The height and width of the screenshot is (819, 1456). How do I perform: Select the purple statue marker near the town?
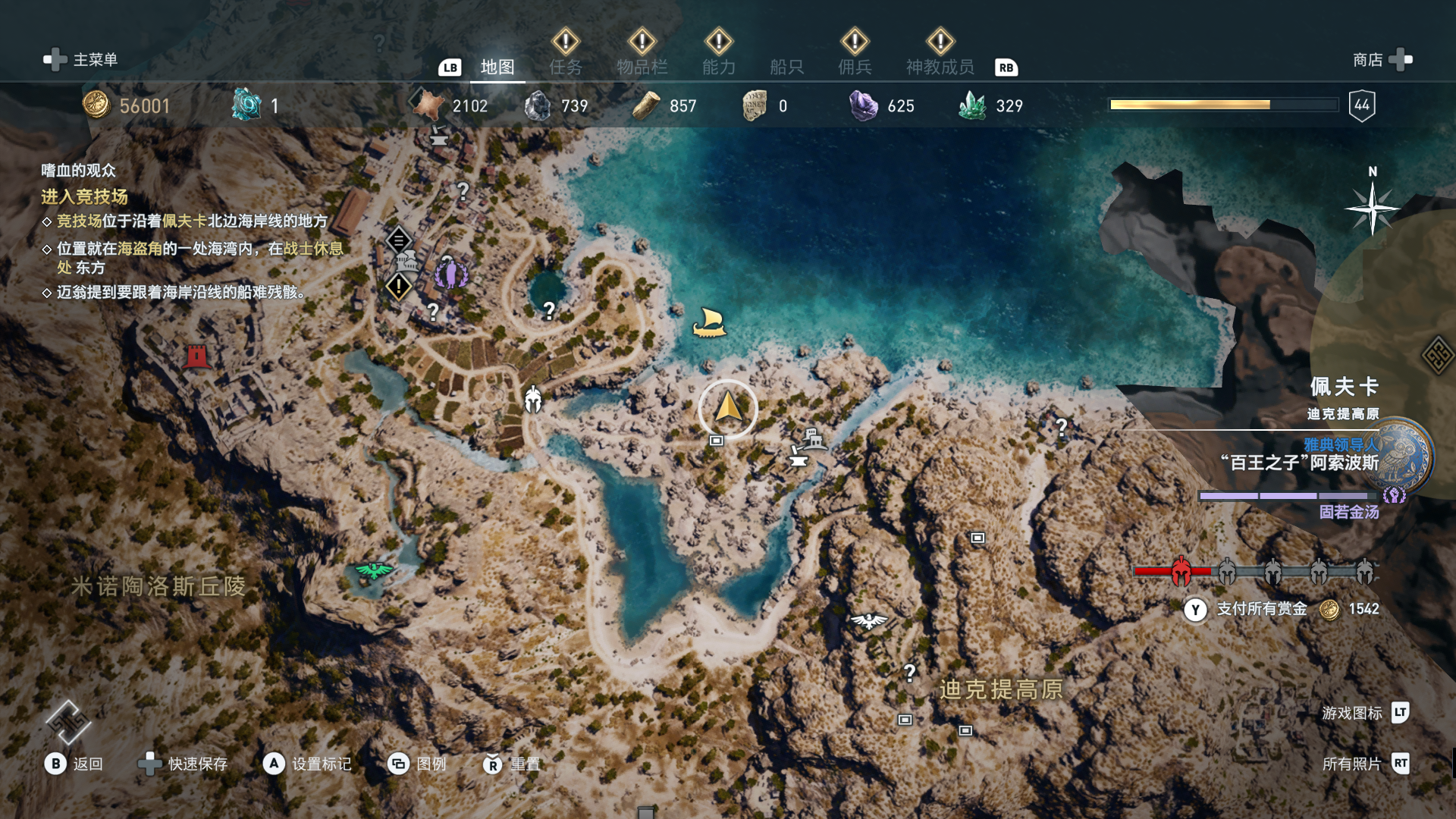click(450, 272)
